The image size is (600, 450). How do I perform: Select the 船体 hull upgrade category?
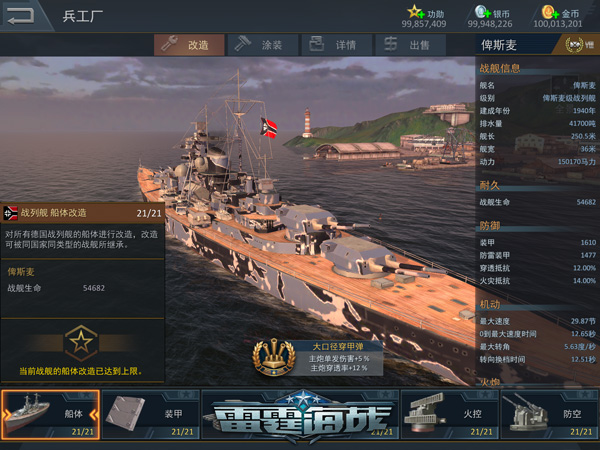click(50, 414)
